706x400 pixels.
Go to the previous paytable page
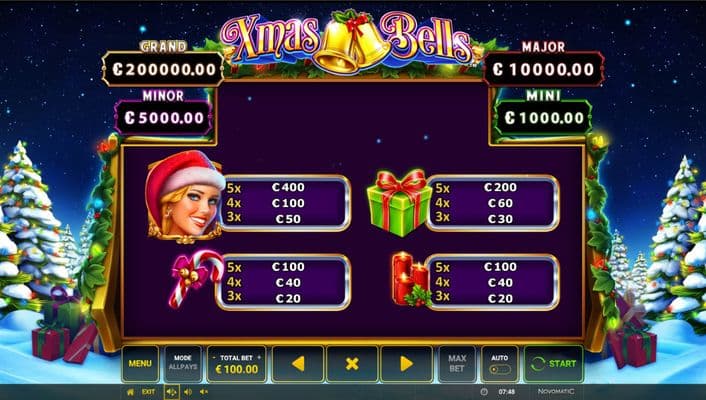point(297,364)
